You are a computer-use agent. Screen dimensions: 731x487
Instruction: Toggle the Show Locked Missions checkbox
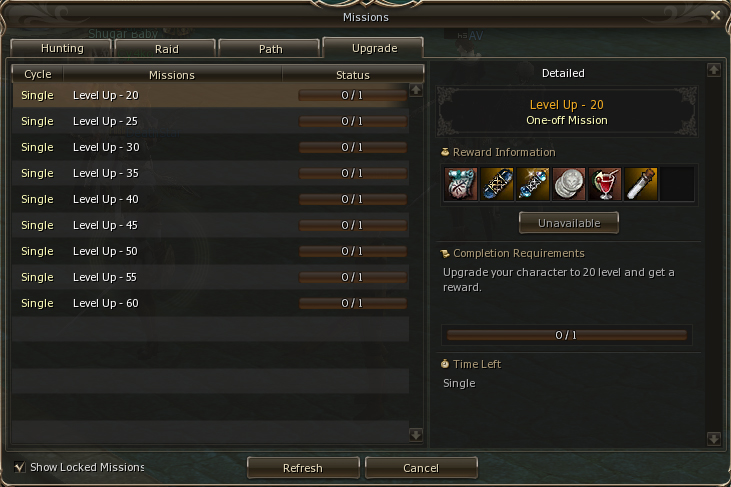tap(20, 467)
